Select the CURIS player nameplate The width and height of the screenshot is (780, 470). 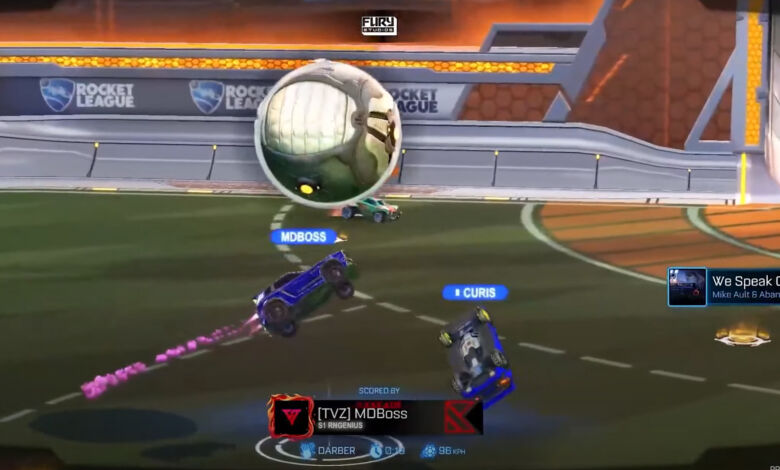476,293
